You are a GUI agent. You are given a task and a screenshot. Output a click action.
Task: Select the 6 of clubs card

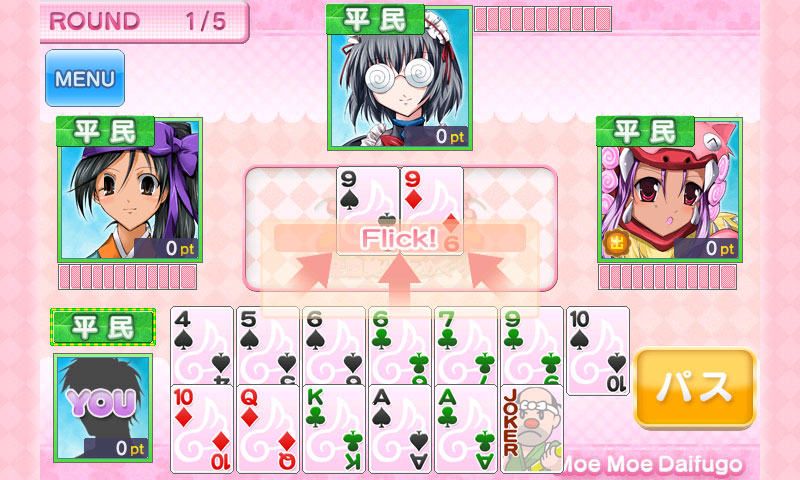pos(399,343)
